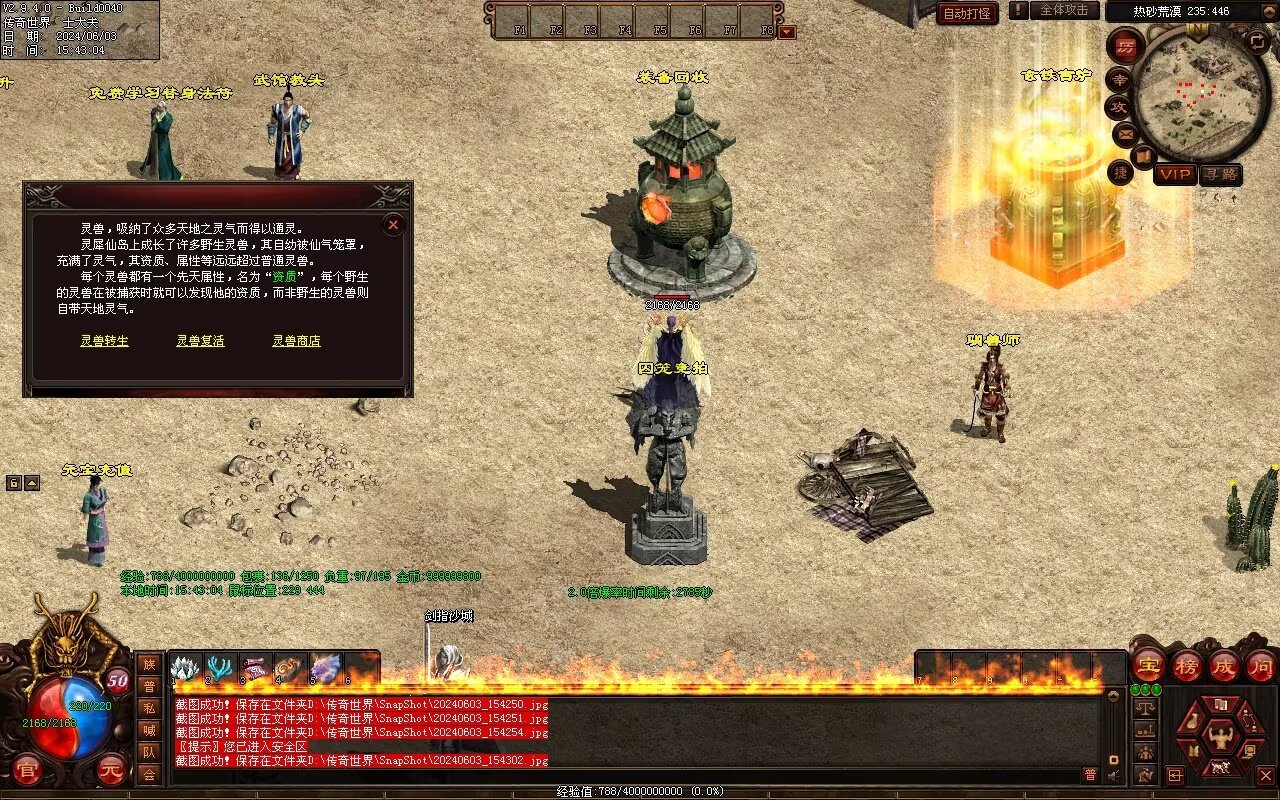
Task: Open the mail envelope icon
Action: [x=1127, y=133]
